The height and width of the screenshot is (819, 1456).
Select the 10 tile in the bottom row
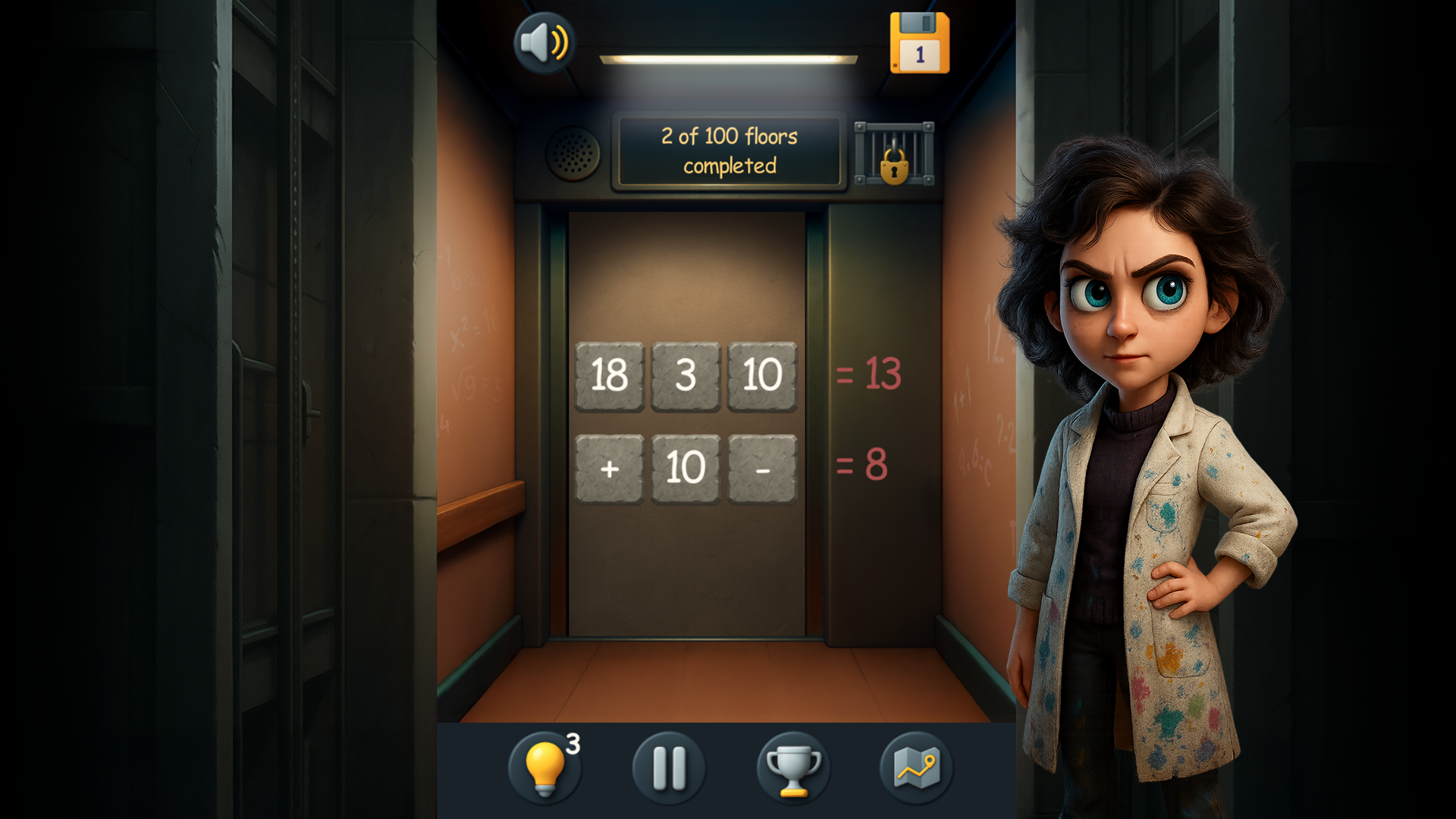pyautogui.click(x=686, y=467)
